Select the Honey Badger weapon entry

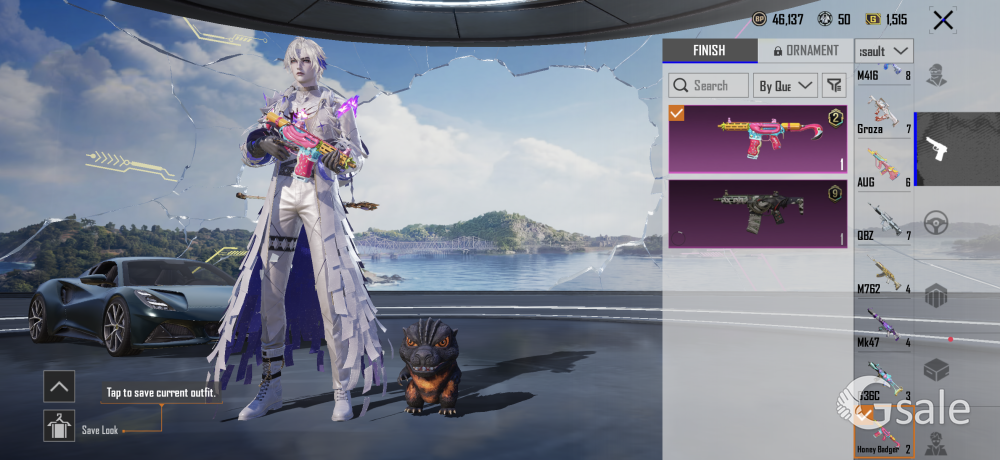(884, 436)
